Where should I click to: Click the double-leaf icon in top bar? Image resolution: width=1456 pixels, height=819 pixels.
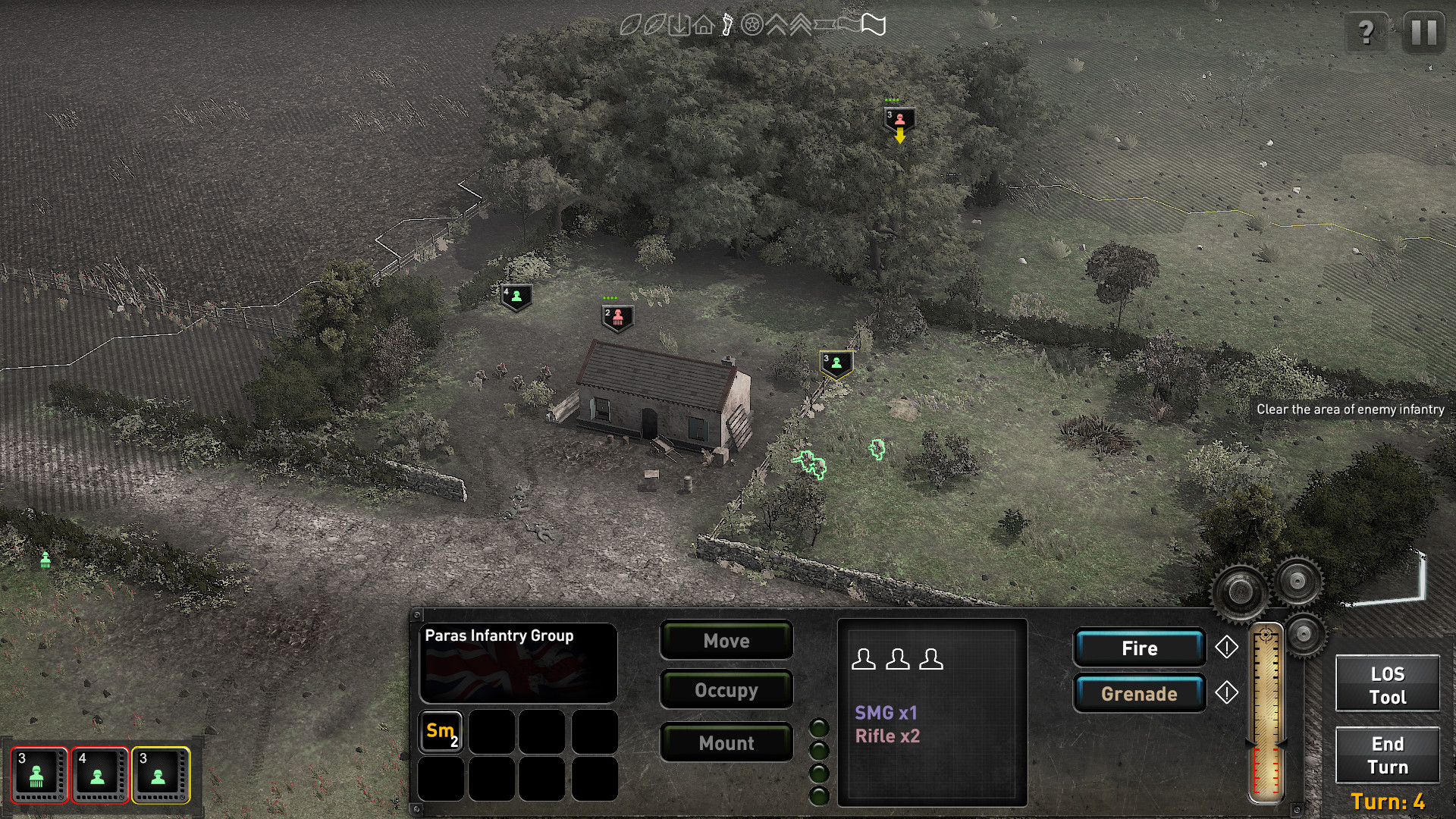coord(654,25)
